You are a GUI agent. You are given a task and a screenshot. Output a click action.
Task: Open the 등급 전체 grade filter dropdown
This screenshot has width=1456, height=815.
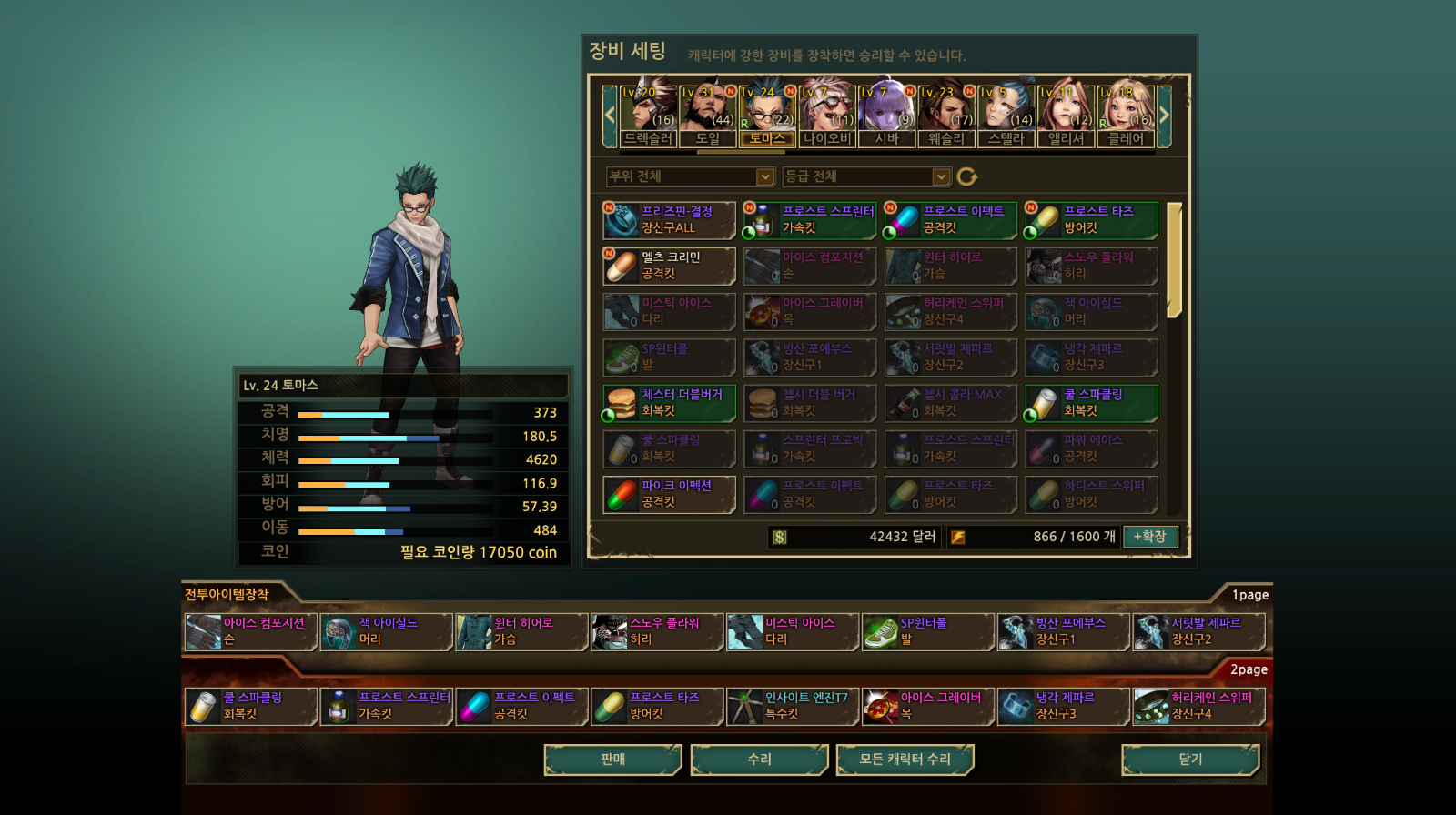pos(866,176)
